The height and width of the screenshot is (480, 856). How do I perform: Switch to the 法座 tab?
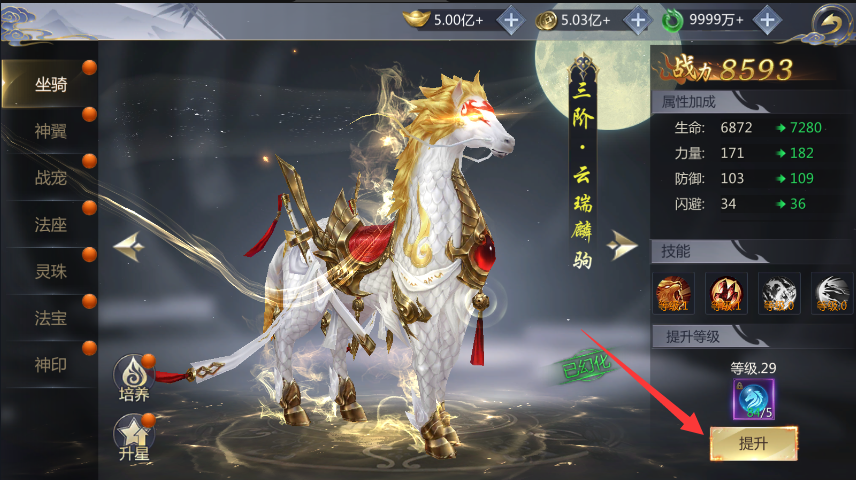tap(50, 224)
